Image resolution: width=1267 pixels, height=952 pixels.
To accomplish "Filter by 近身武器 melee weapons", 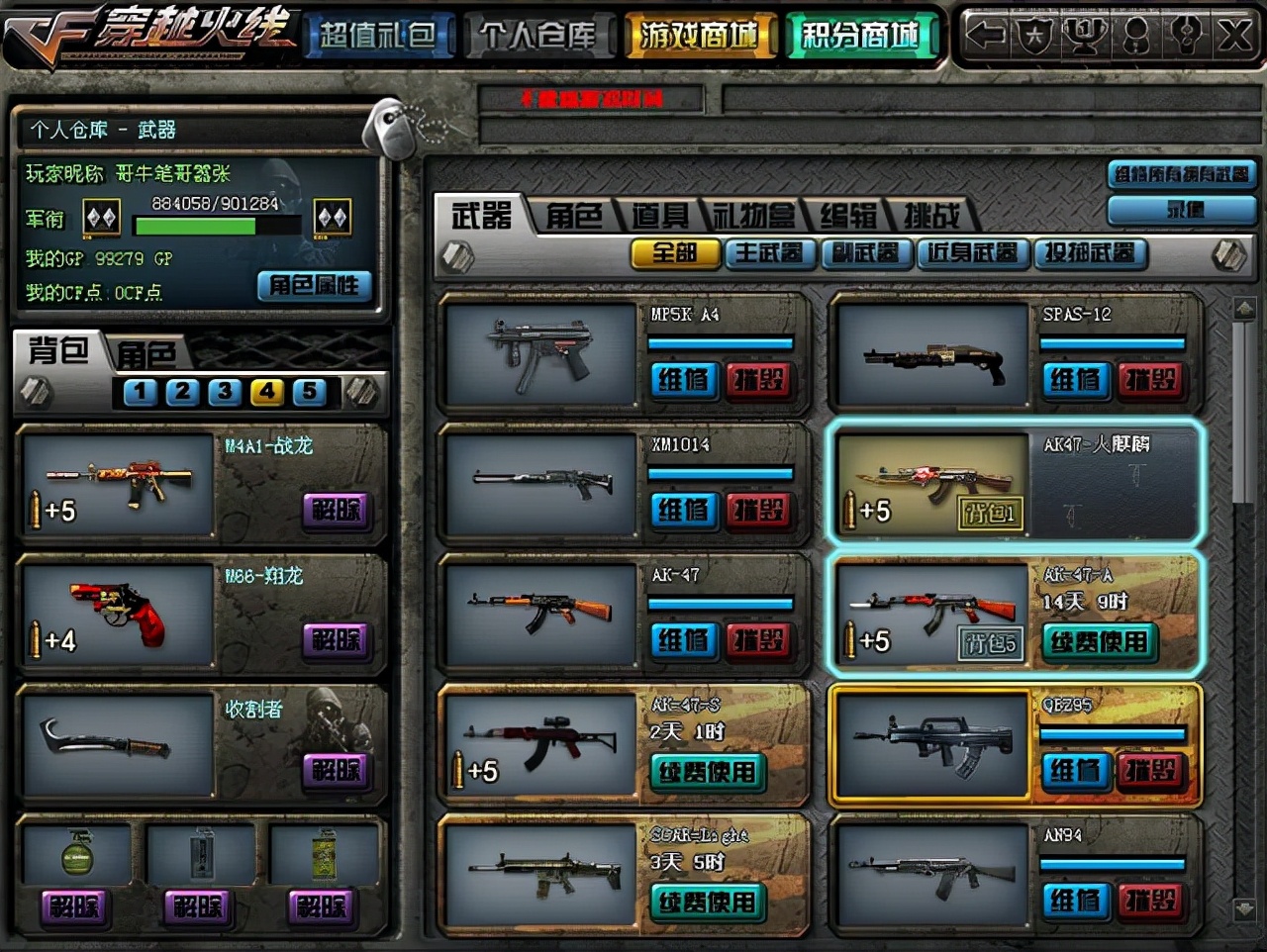I will 971,253.
